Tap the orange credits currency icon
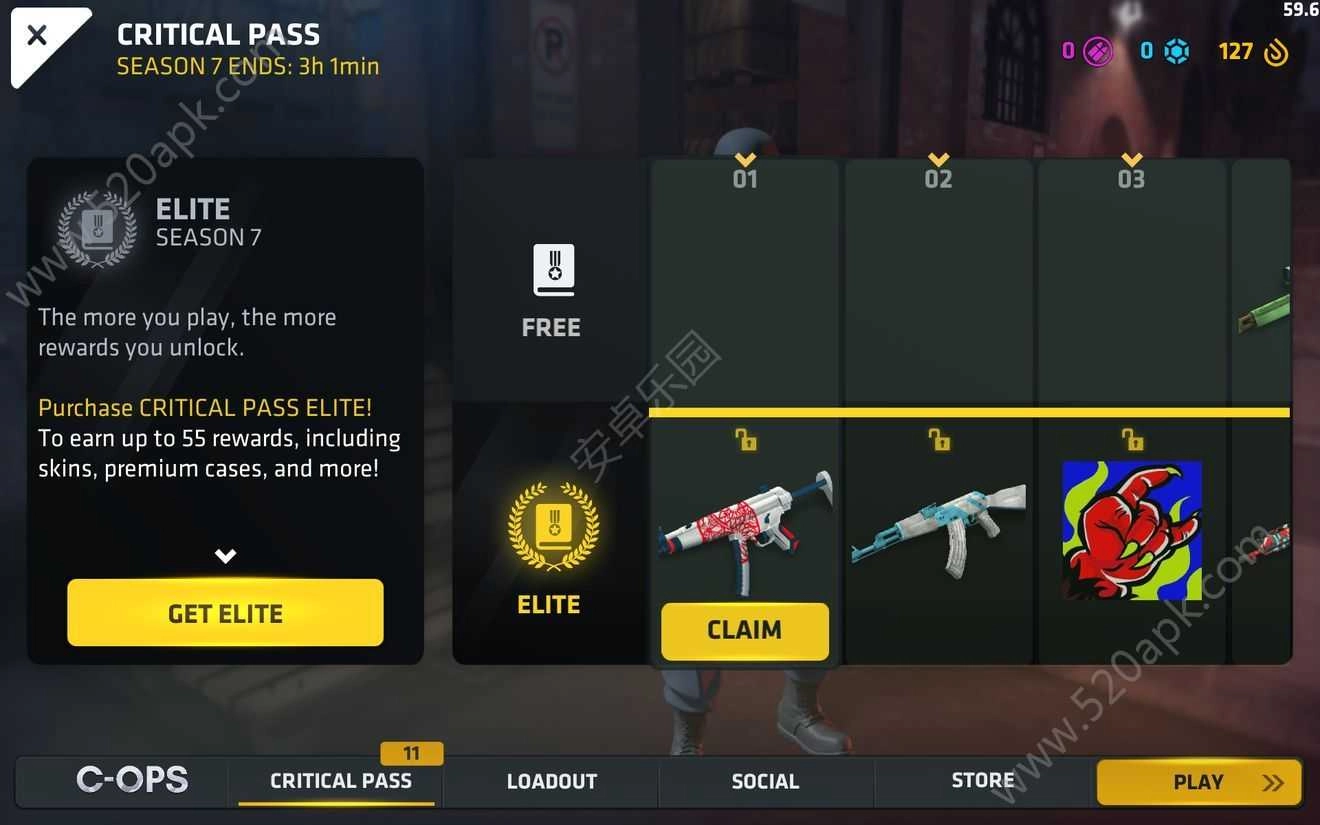 click(1276, 52)
